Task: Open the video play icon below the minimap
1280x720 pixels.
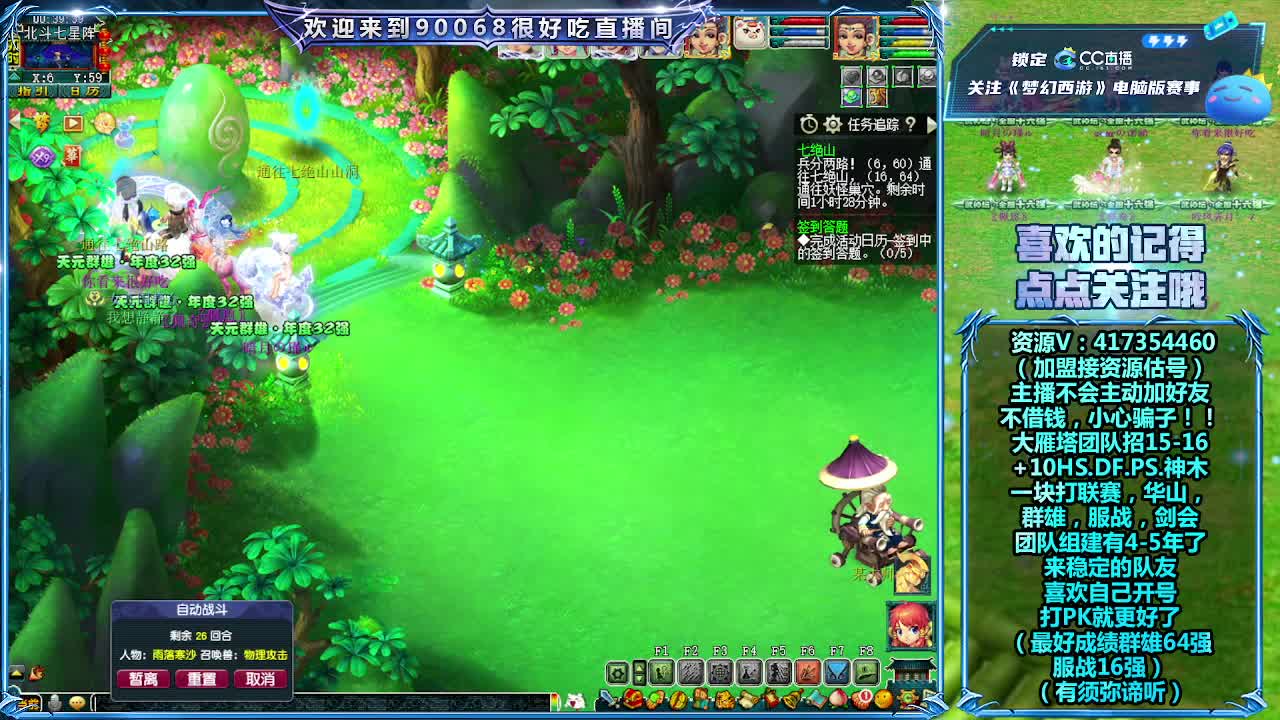Action: pyautogui.click(x=72, y=124)
